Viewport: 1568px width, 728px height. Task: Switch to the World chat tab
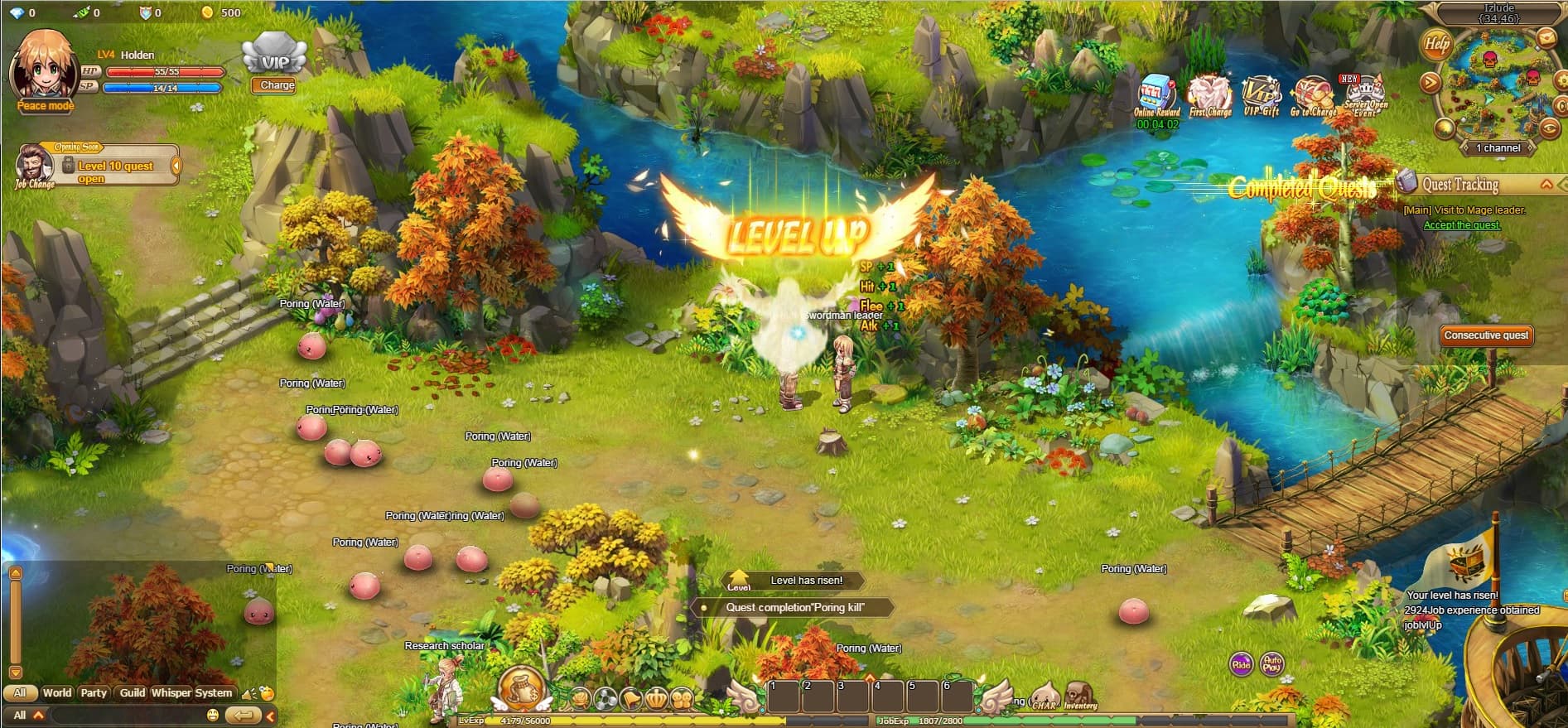57,692
